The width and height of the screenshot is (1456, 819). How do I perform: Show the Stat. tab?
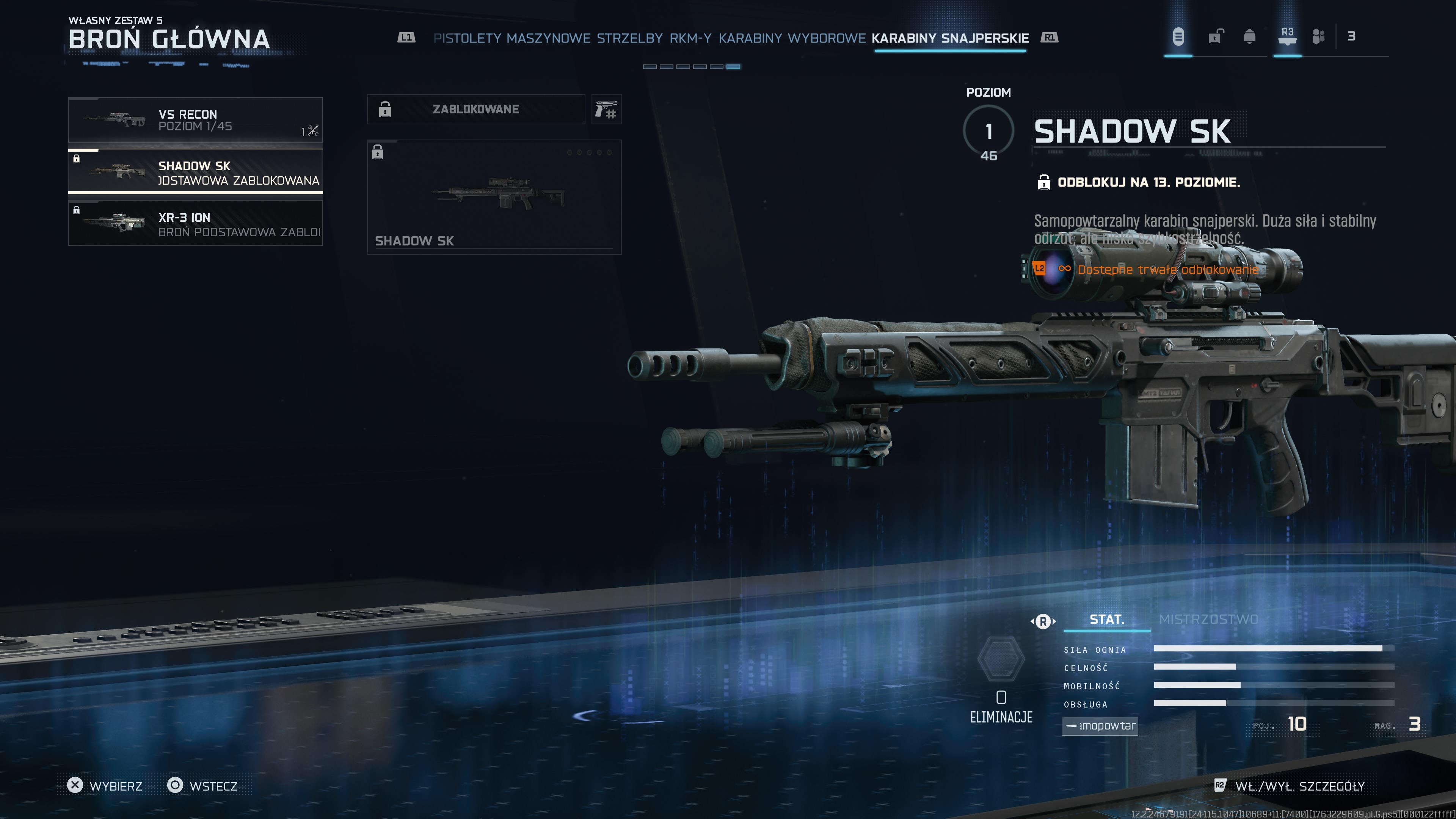tap(1106, 620)
